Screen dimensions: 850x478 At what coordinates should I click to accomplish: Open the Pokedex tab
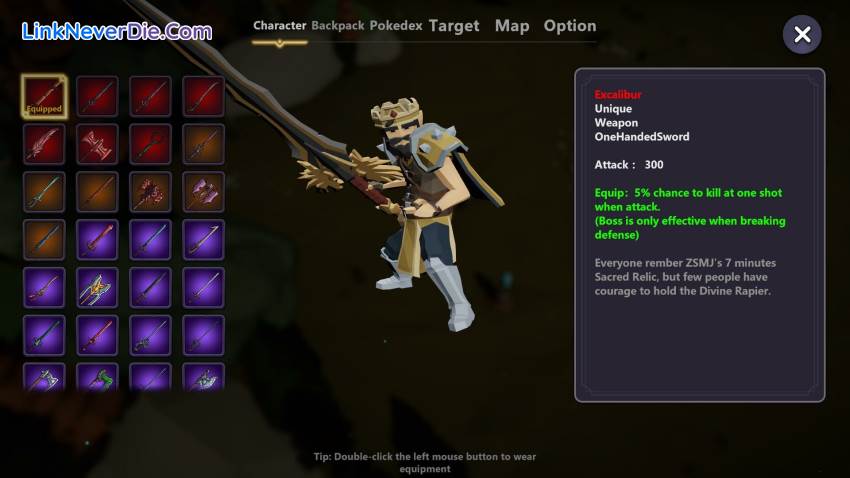pos(396,26)
